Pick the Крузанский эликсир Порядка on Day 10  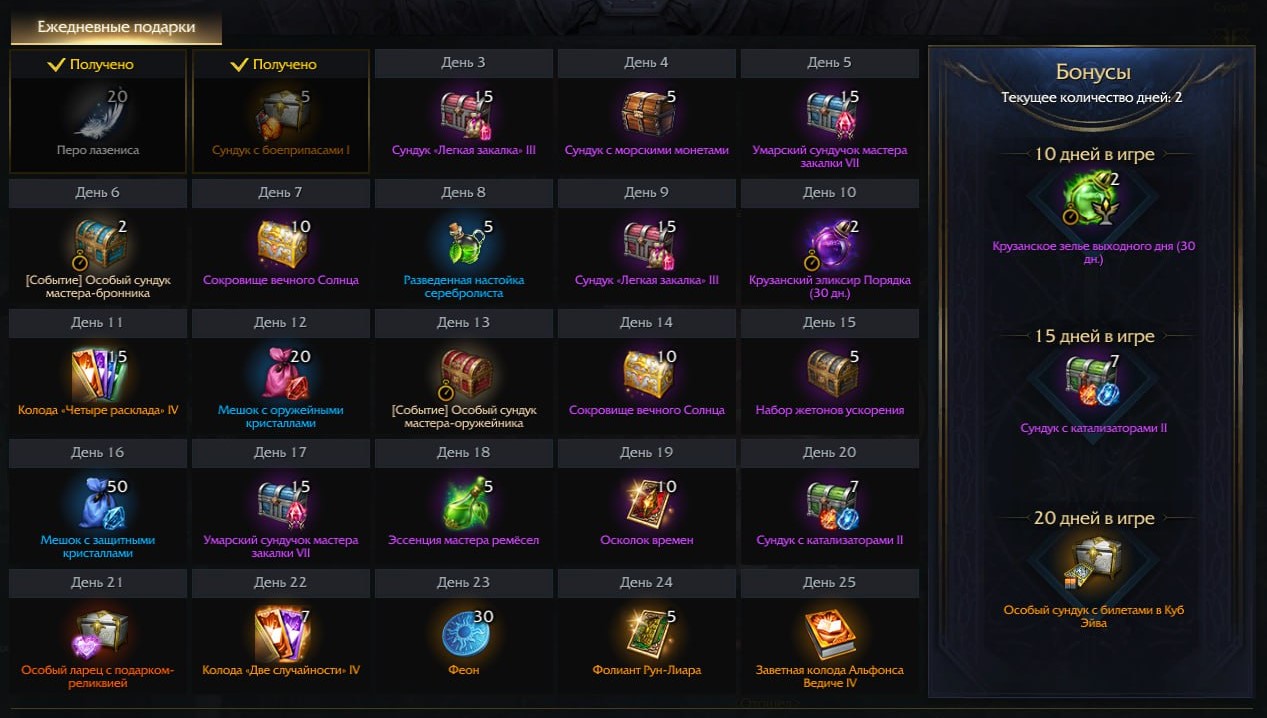[830, 243]
